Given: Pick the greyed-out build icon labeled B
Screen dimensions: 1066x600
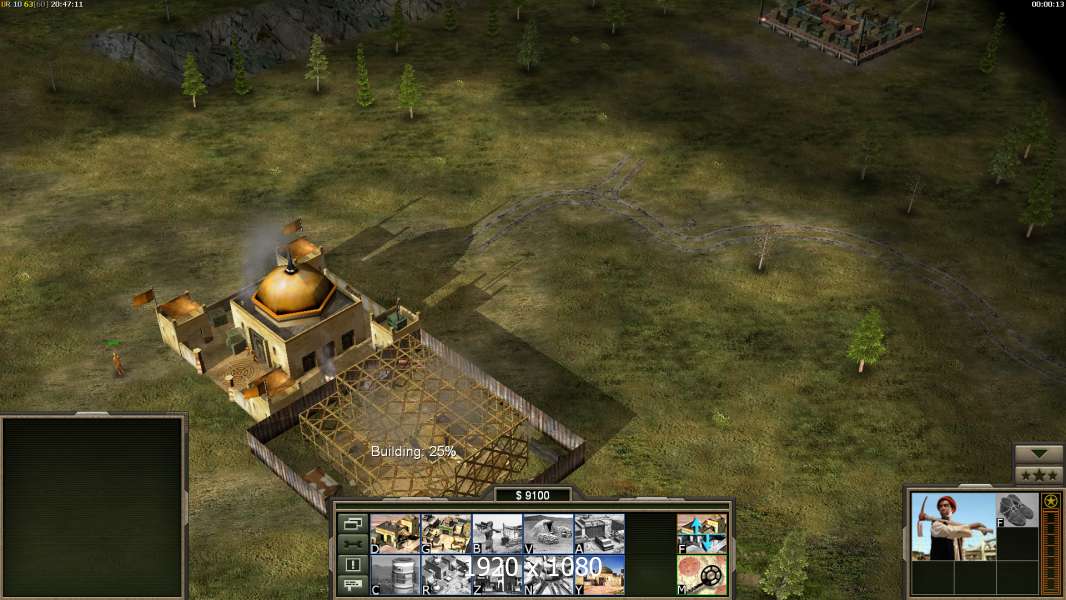Looking at the screenshot, I should (x=497, y=533).
